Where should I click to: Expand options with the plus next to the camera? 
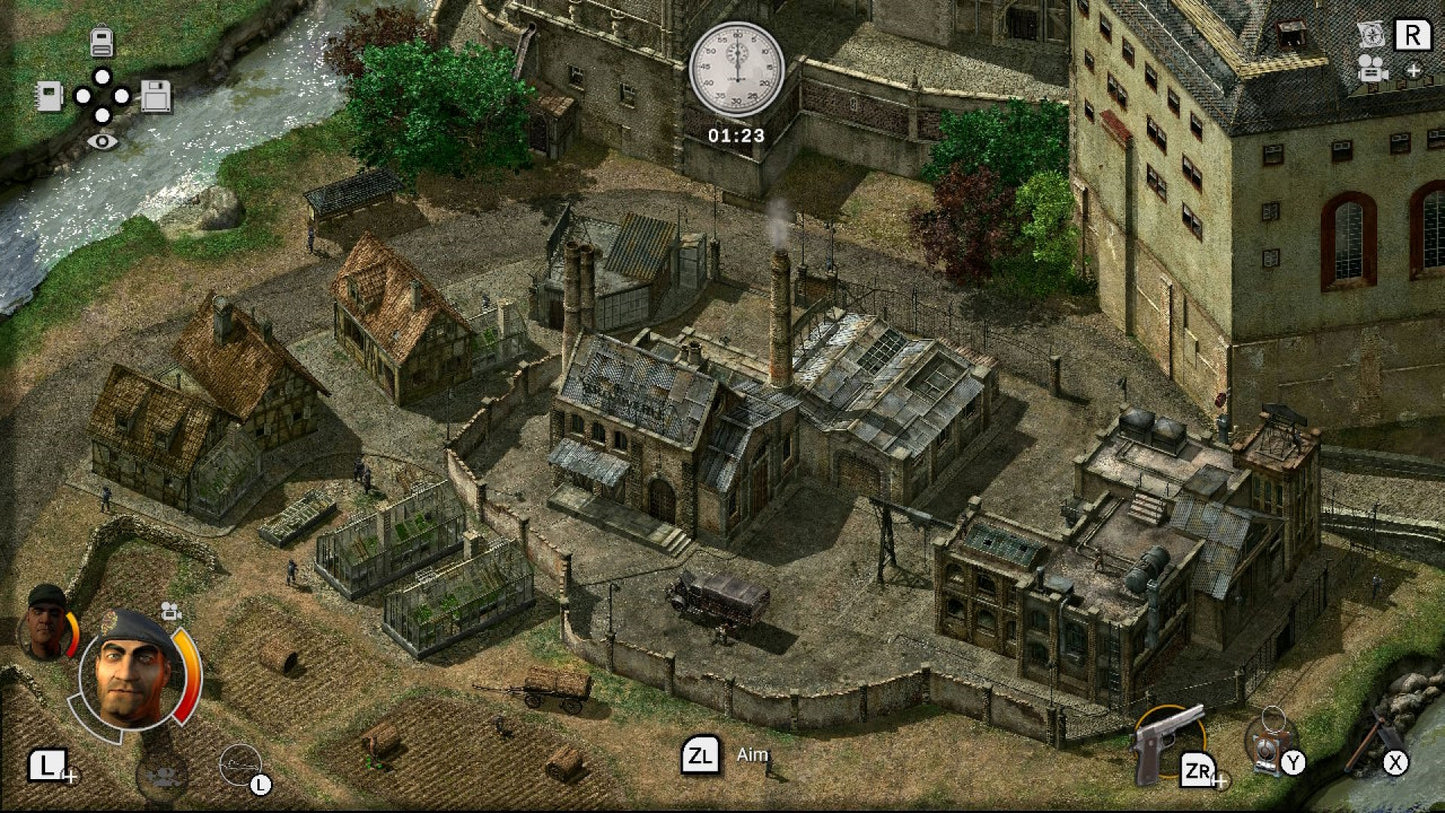(1414, 71)
